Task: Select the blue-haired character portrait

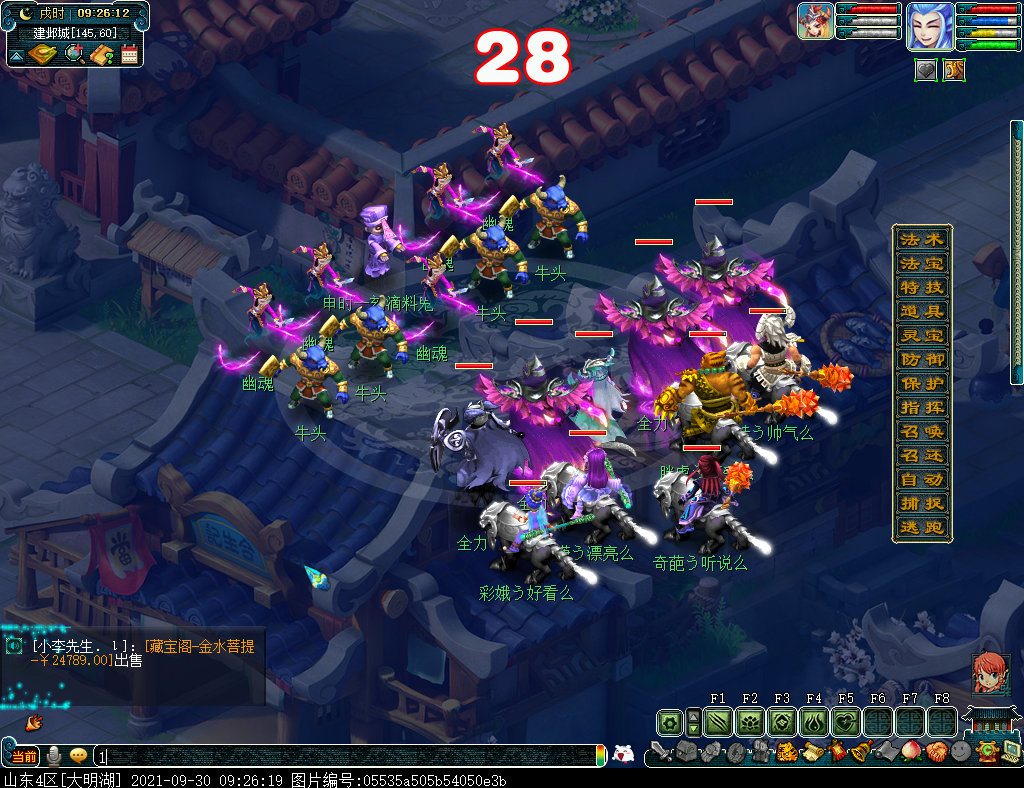Action: pyautogui.click(x=929, y=26)
